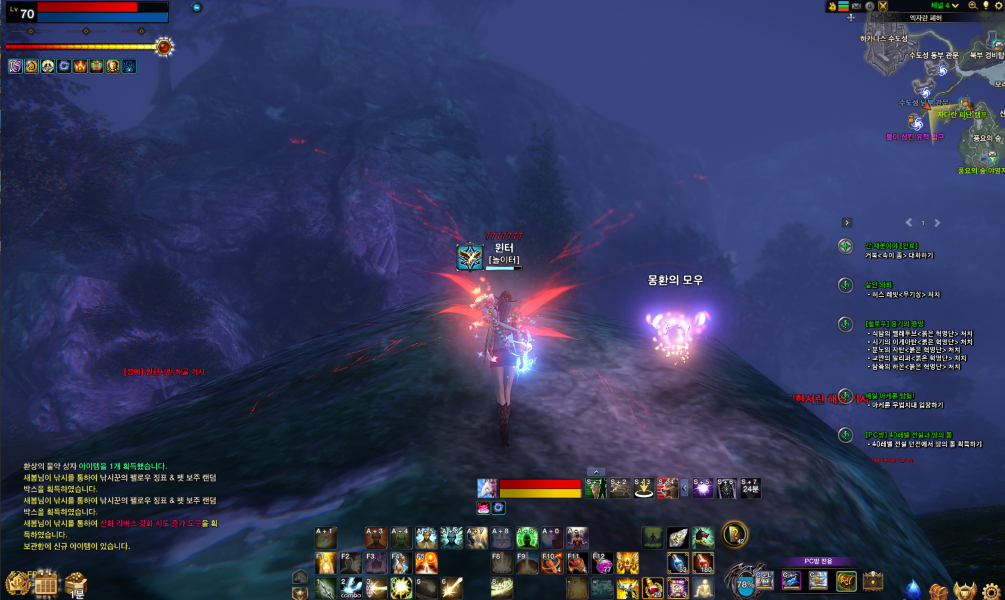Use the F12 purple potion slot
The image size is (1005, 600).
[602, 563]
